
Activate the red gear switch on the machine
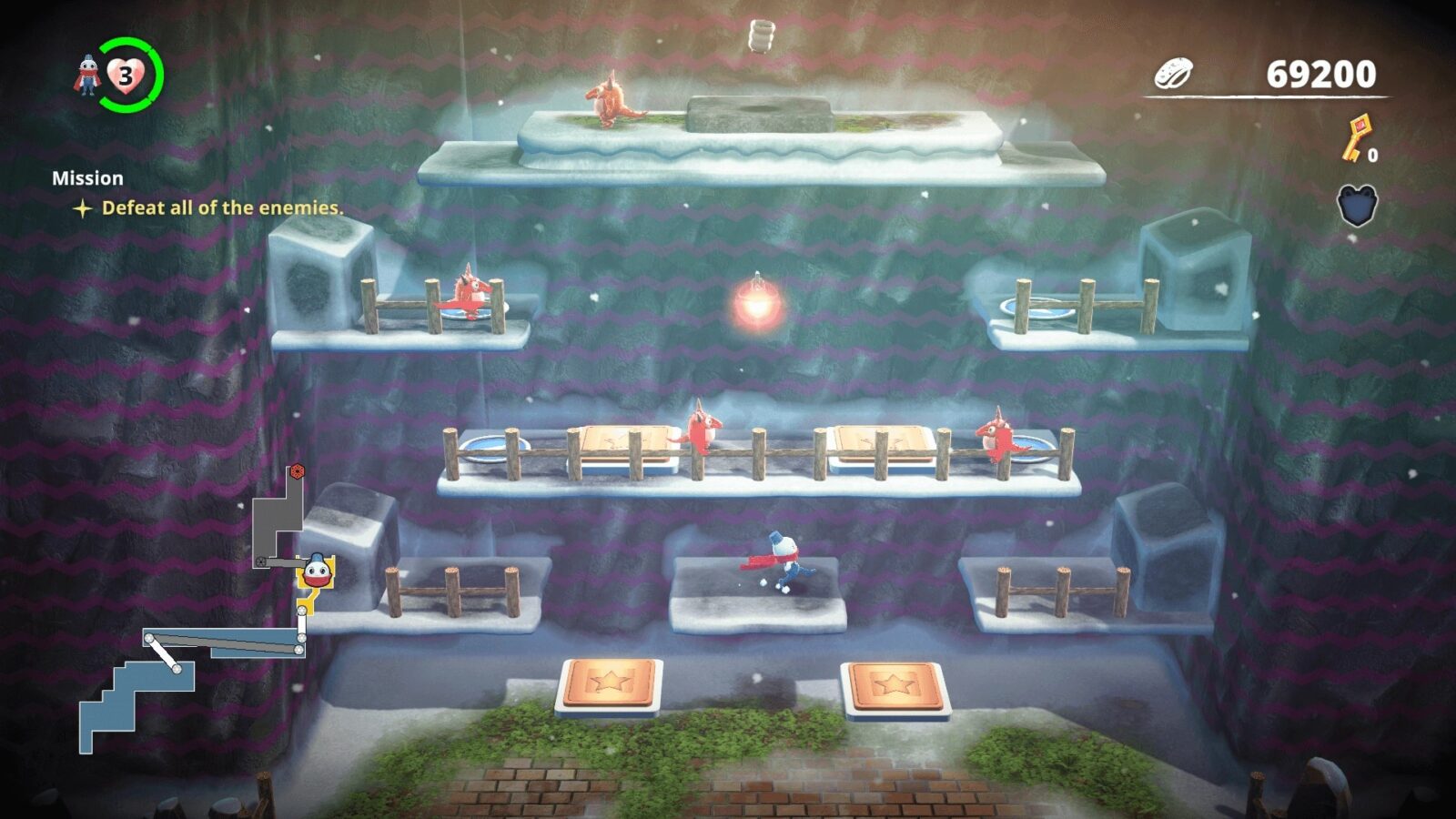[296, 471]
